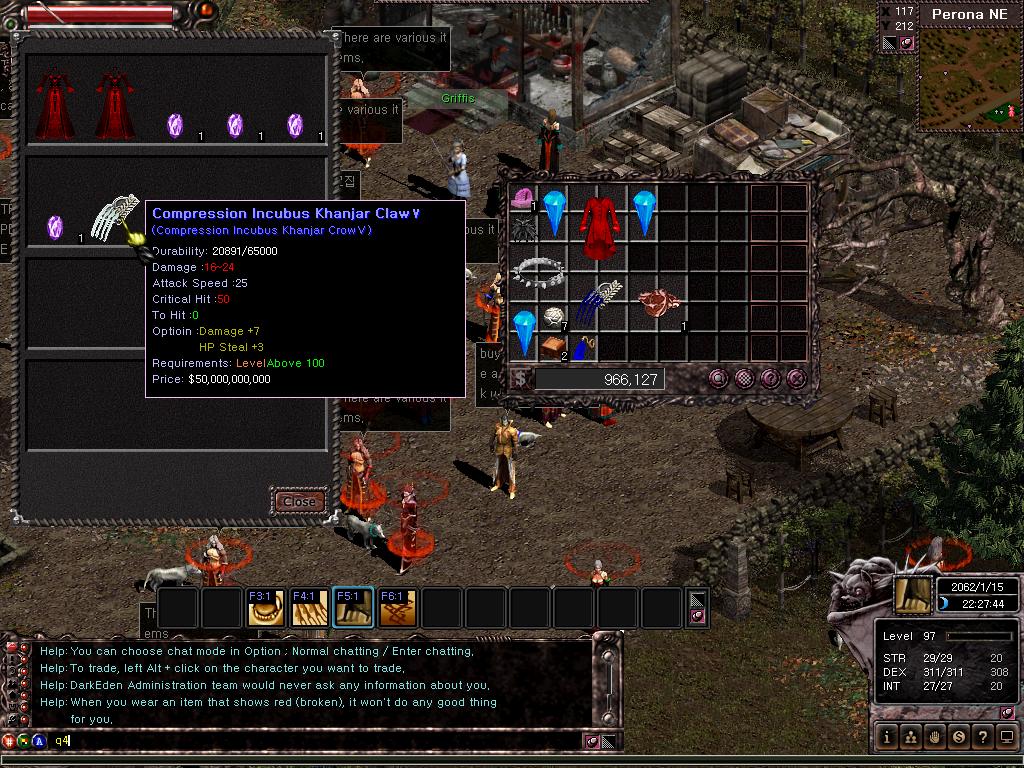Click the open hand button

[934, 738]
